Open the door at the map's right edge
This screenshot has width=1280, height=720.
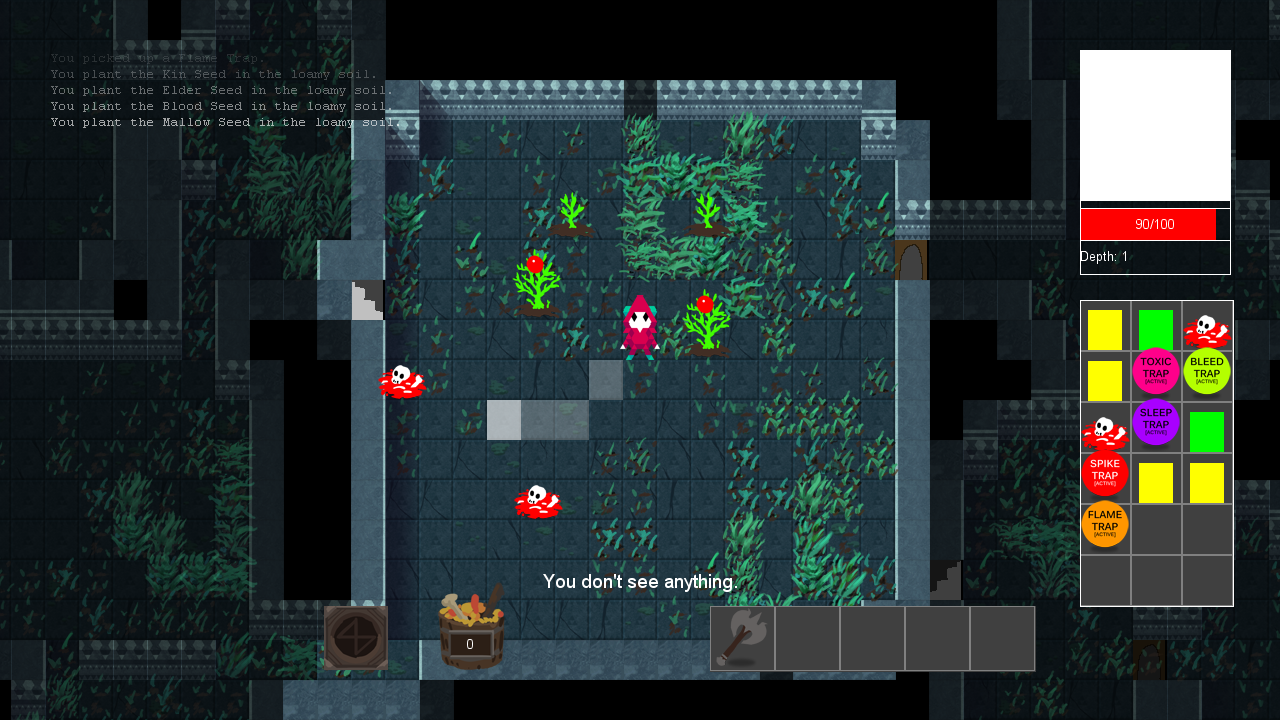coord(911,258)
